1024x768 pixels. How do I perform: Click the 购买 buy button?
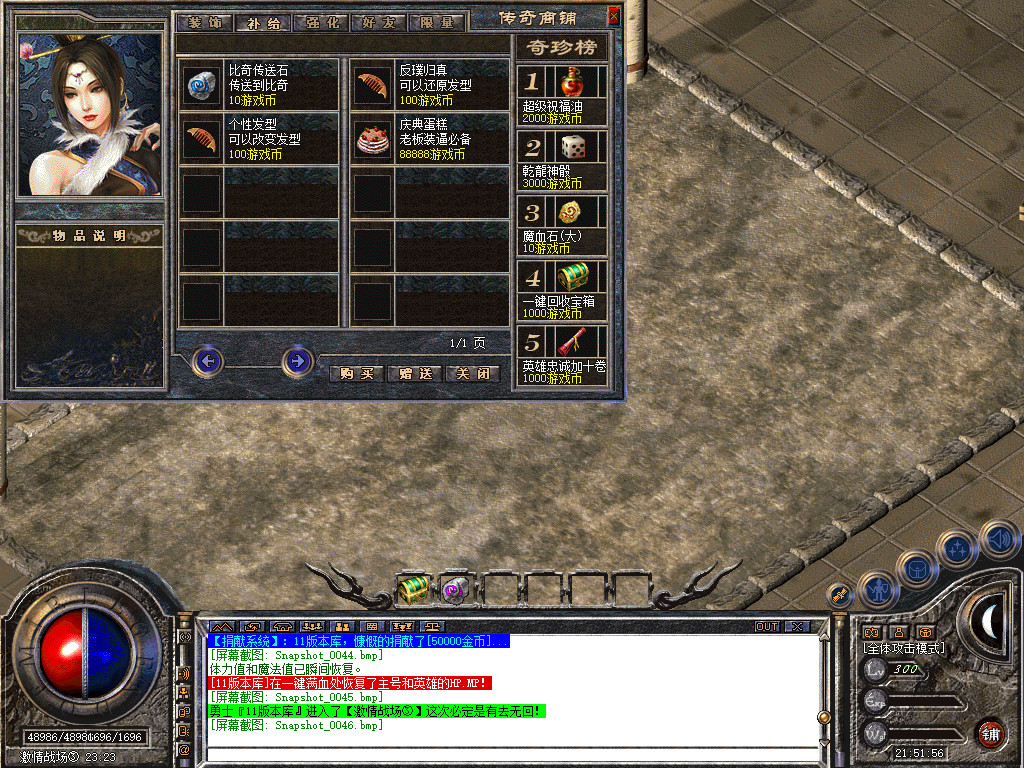tap(356, 373)
